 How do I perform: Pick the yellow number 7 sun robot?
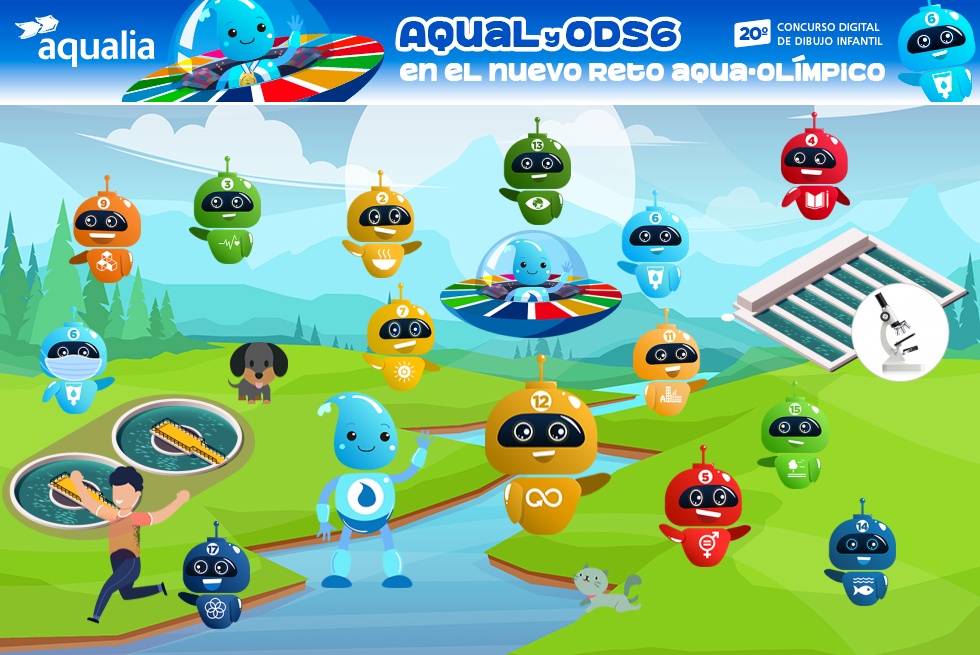(x=402, y=340)
